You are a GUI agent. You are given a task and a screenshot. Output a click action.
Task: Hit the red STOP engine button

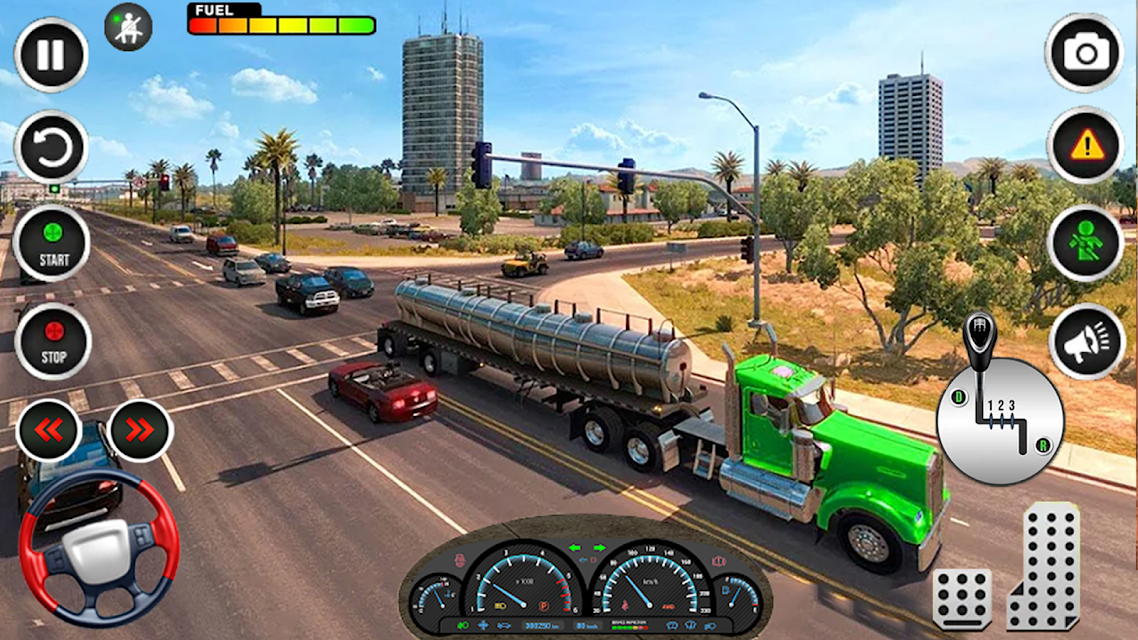tap(53, 341)
